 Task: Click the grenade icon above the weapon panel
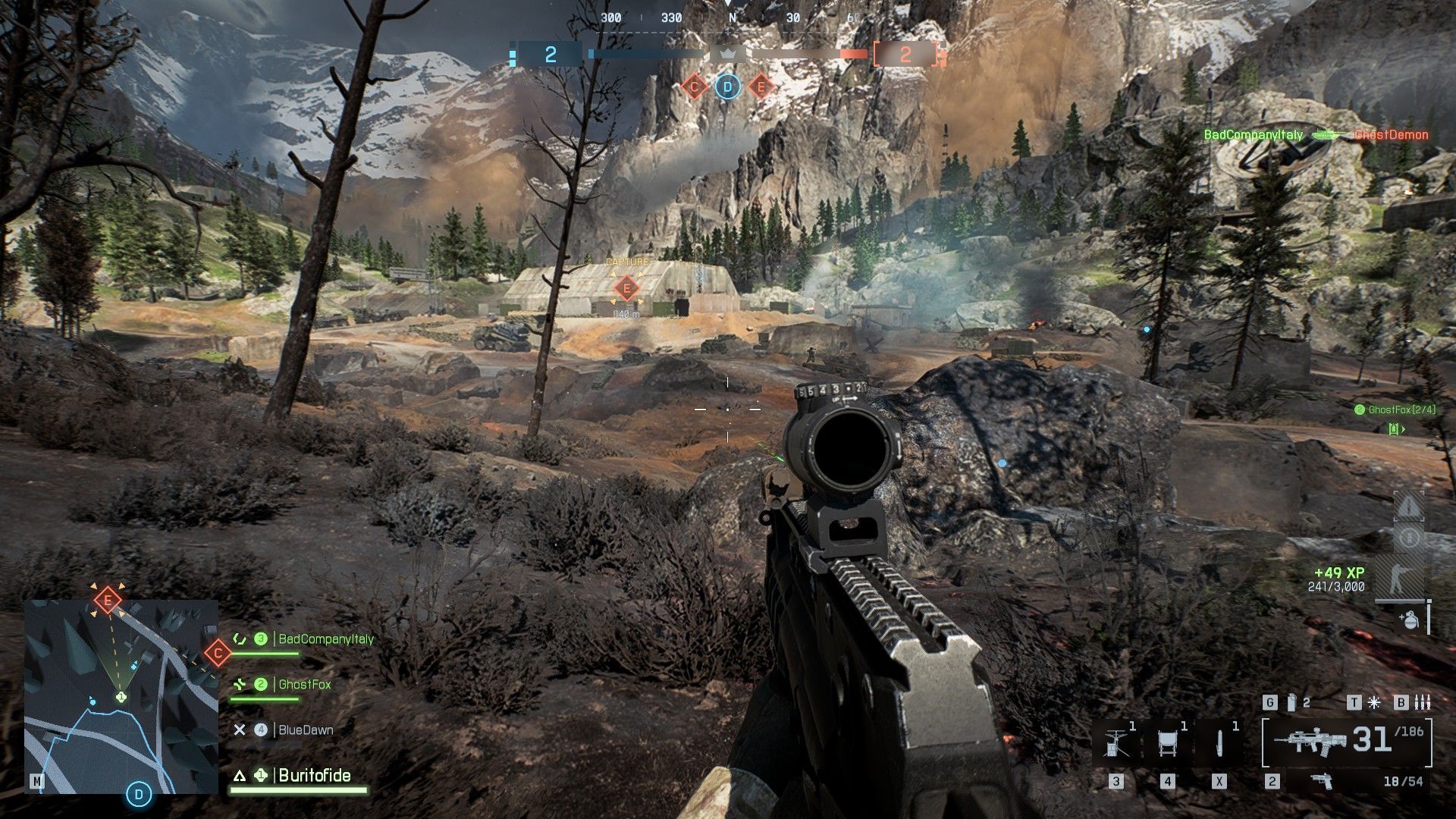click(x=1291, y=703)
